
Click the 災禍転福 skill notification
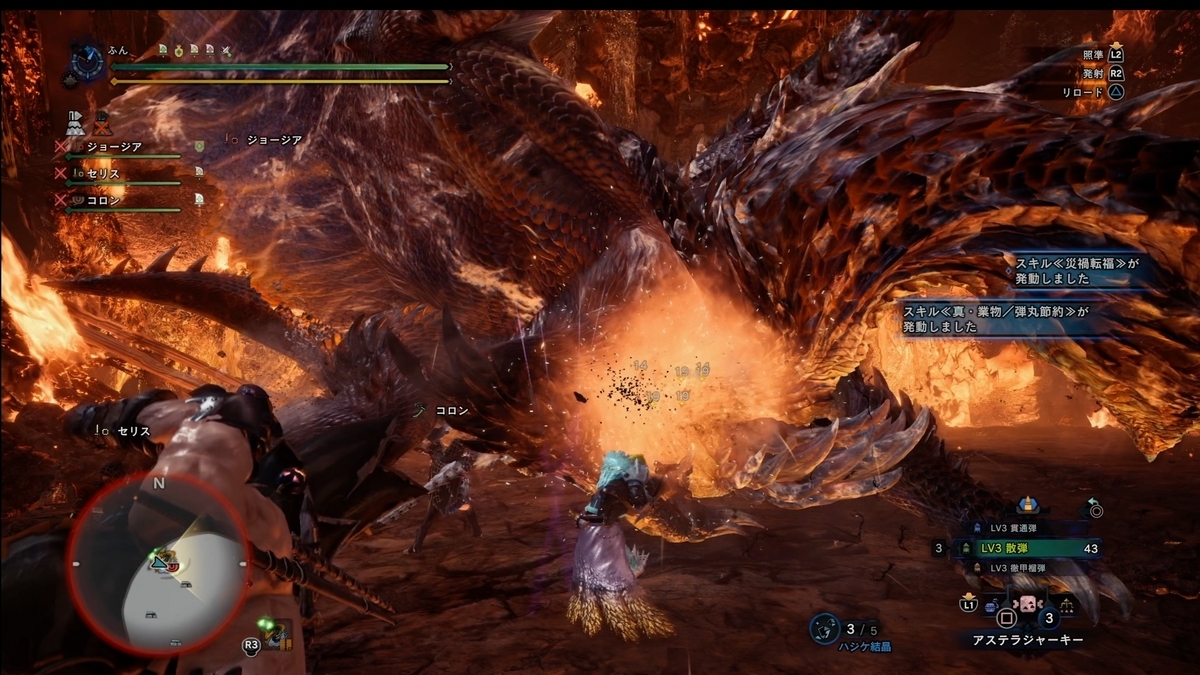[1075, 271]
